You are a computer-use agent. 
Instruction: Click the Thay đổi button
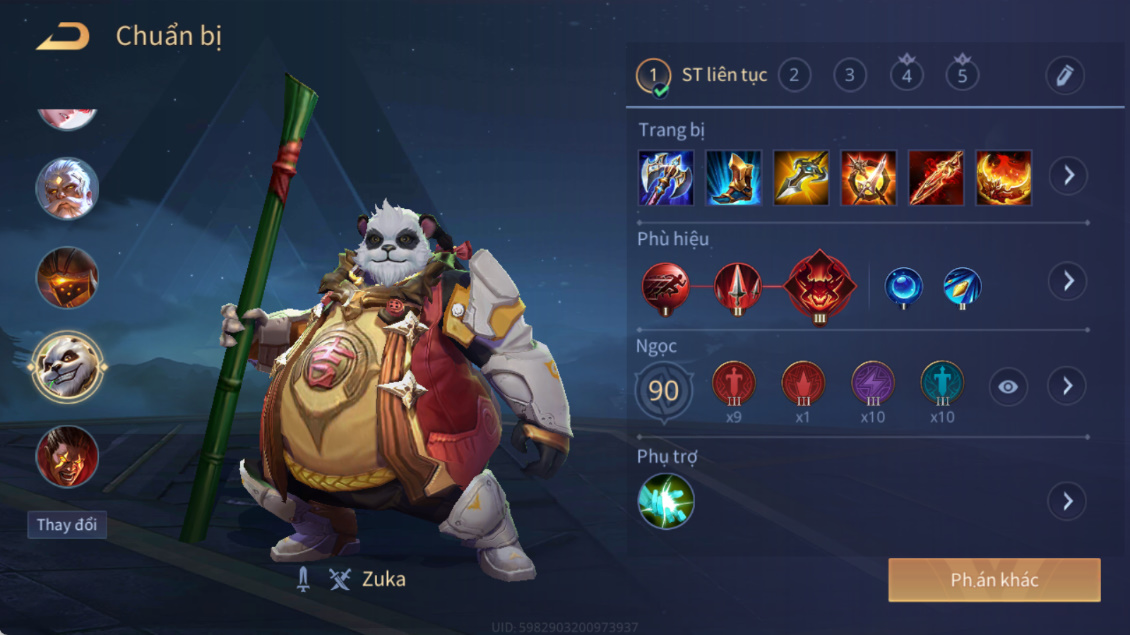point(67,525)
